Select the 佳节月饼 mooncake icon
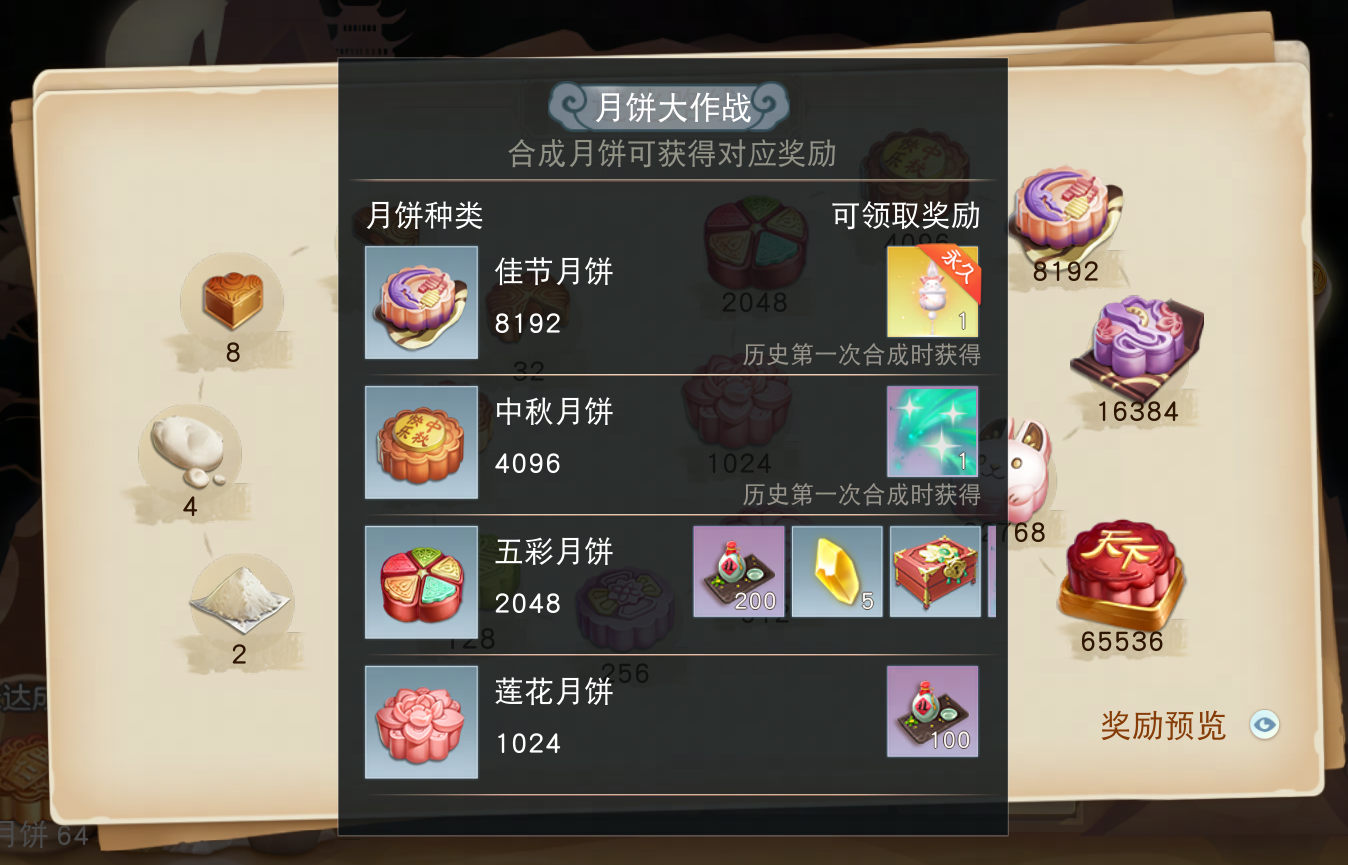 point(420,302)
